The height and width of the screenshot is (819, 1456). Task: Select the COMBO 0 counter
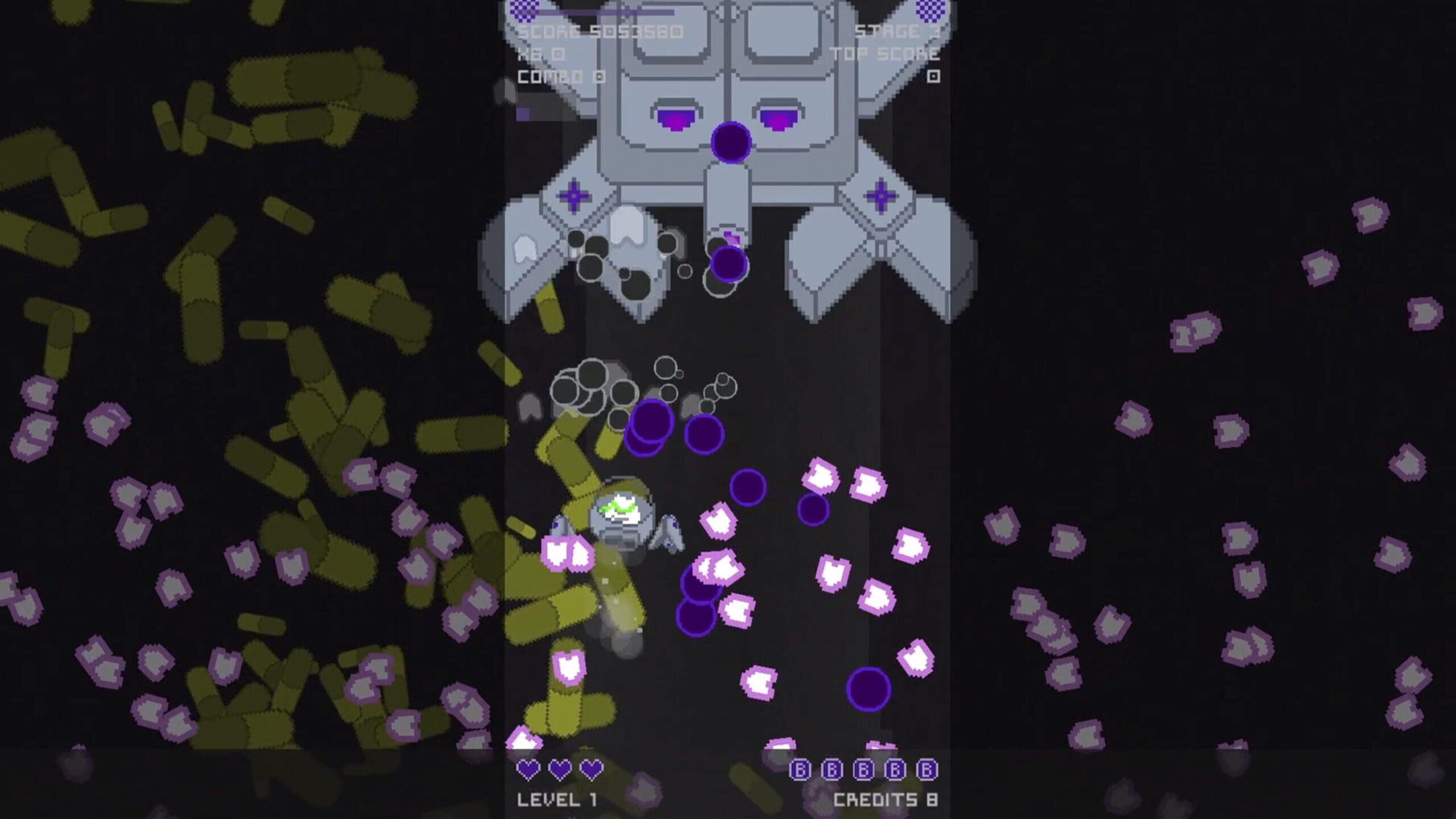[x=560, y=76]
